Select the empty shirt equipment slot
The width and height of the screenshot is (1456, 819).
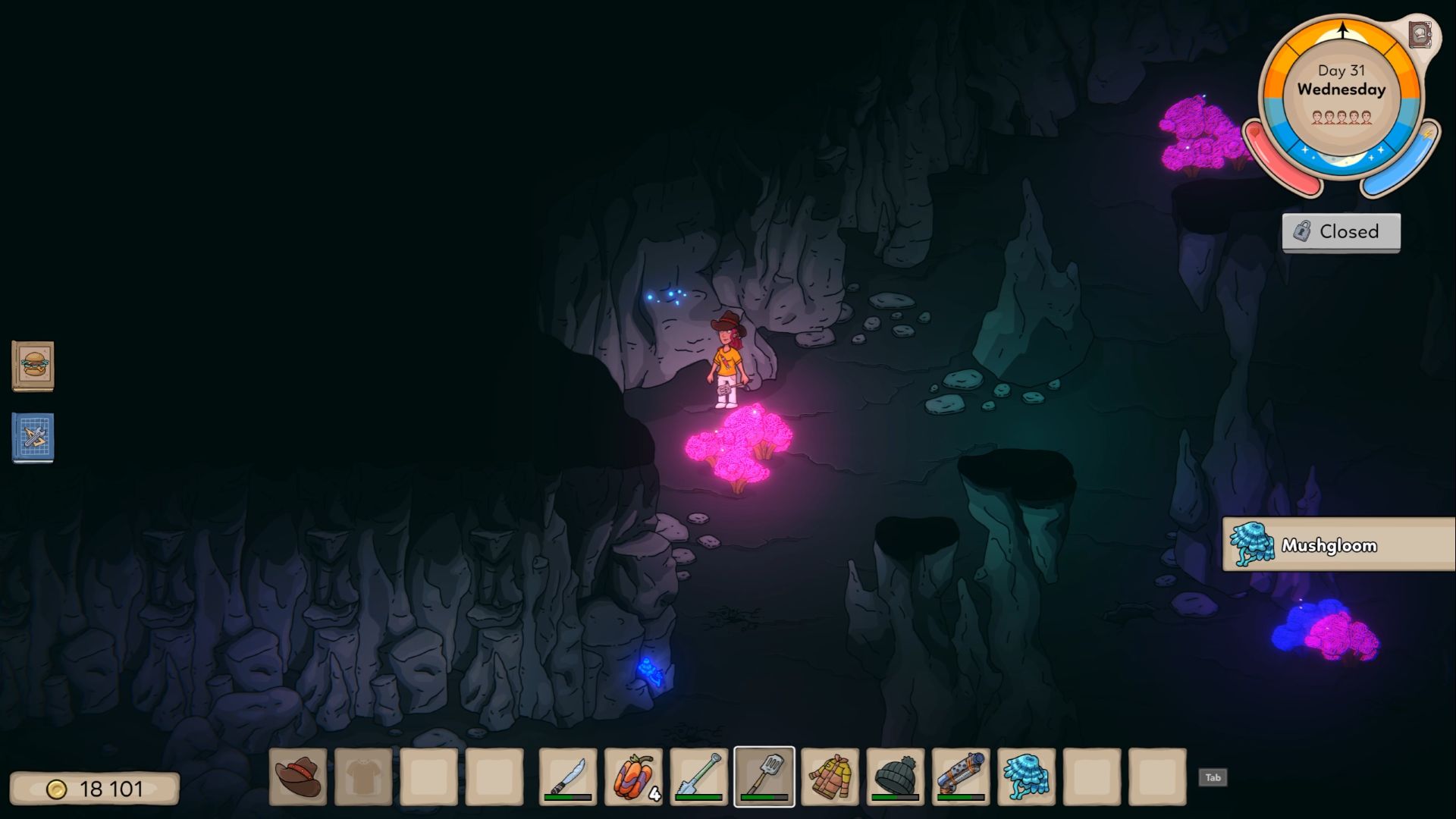pyautogui.click(x=363, y=777)
